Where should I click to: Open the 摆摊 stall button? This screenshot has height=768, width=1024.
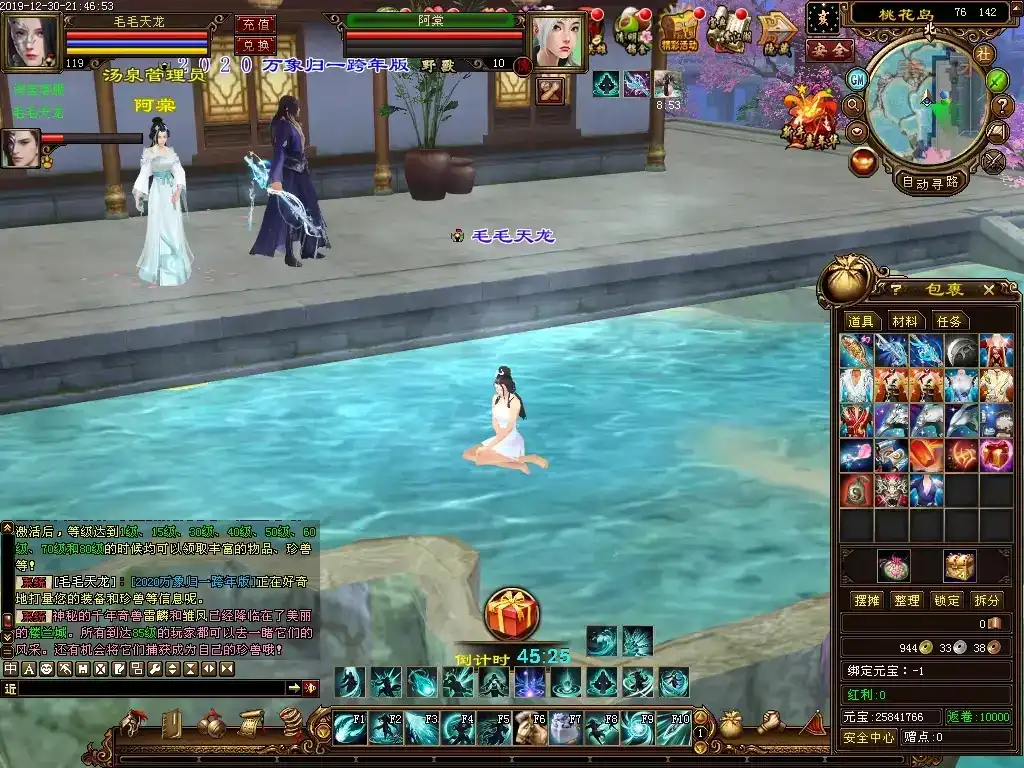coord(866,600)
